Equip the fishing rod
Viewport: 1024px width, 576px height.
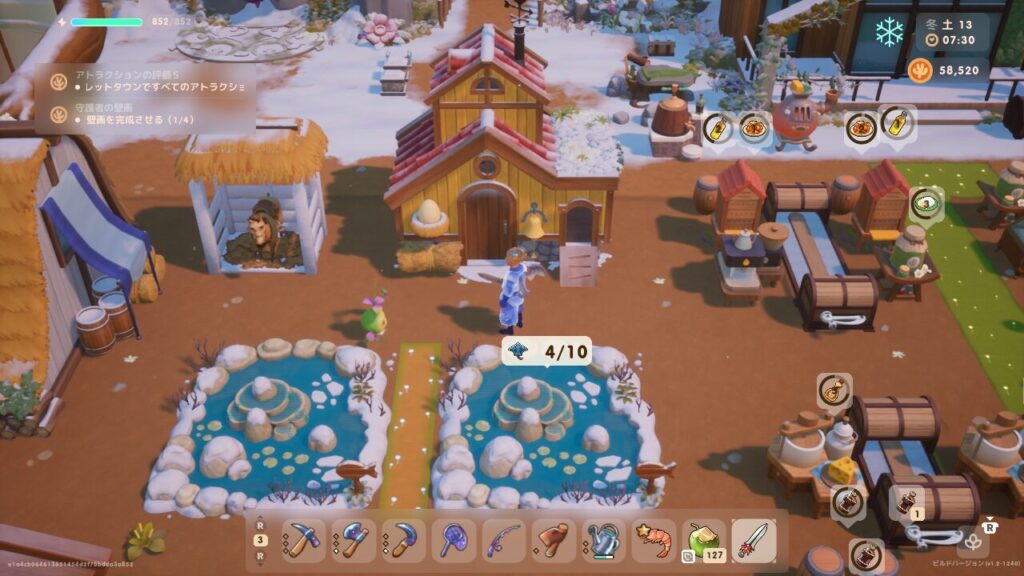coord(503,541)
